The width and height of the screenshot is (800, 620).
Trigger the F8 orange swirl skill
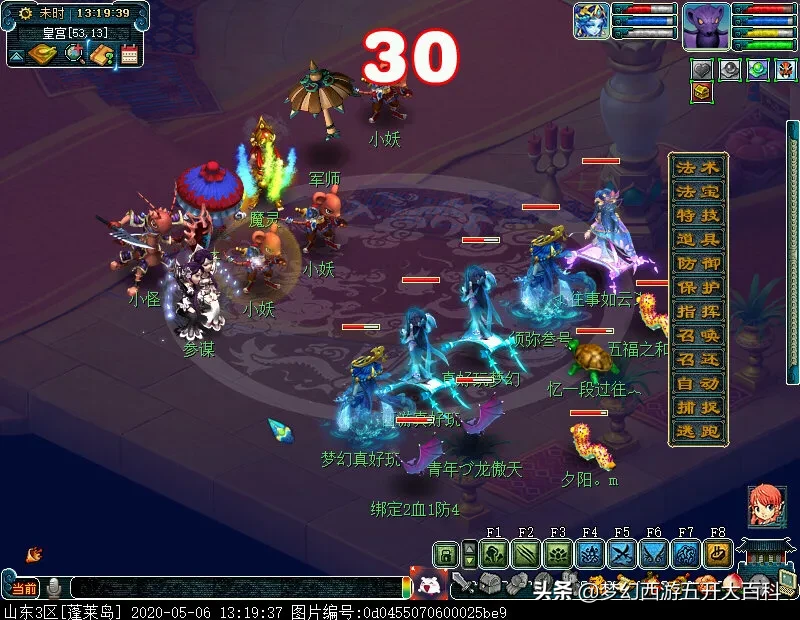(718, 554)
